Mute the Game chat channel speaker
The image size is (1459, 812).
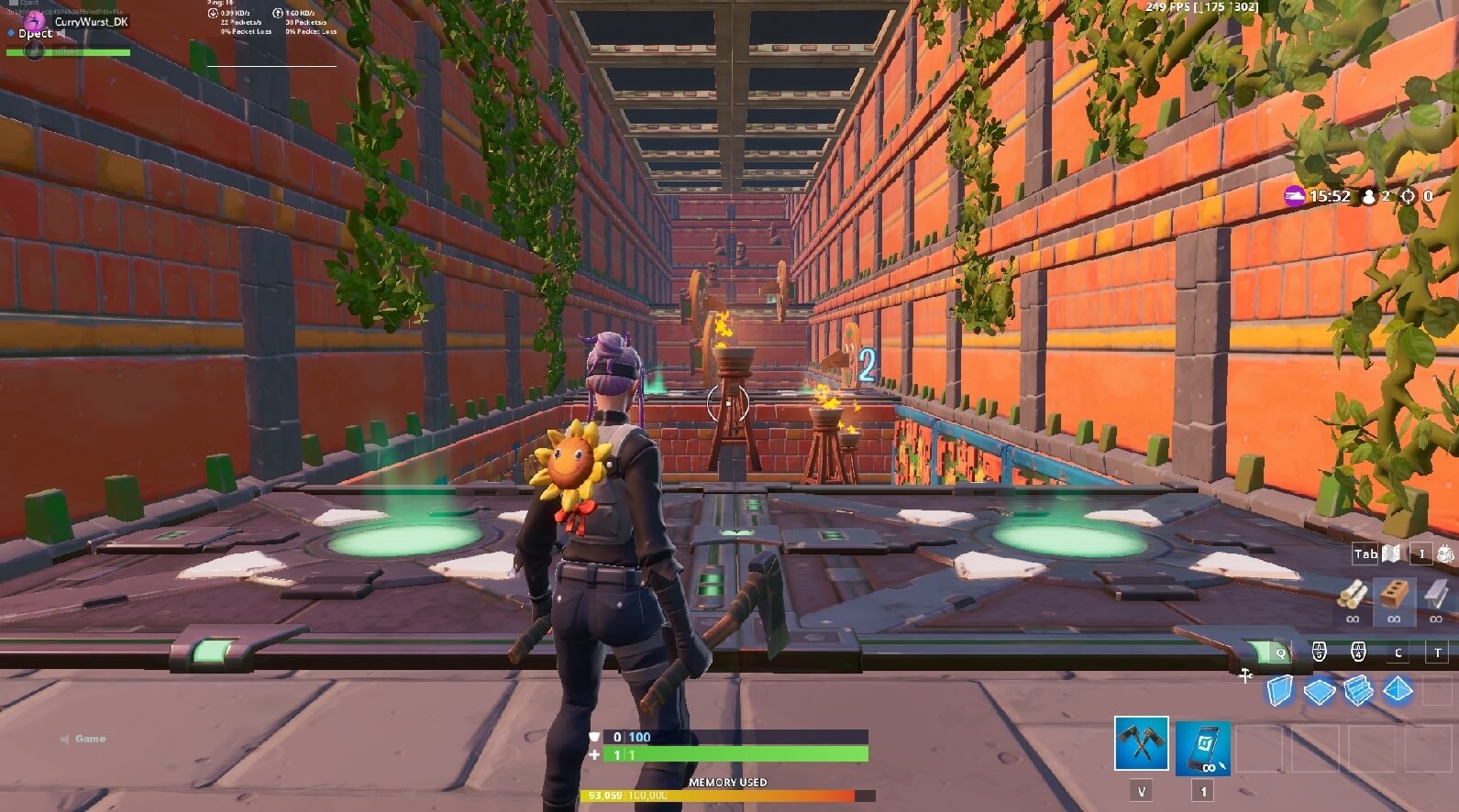(x=64, y=738)
